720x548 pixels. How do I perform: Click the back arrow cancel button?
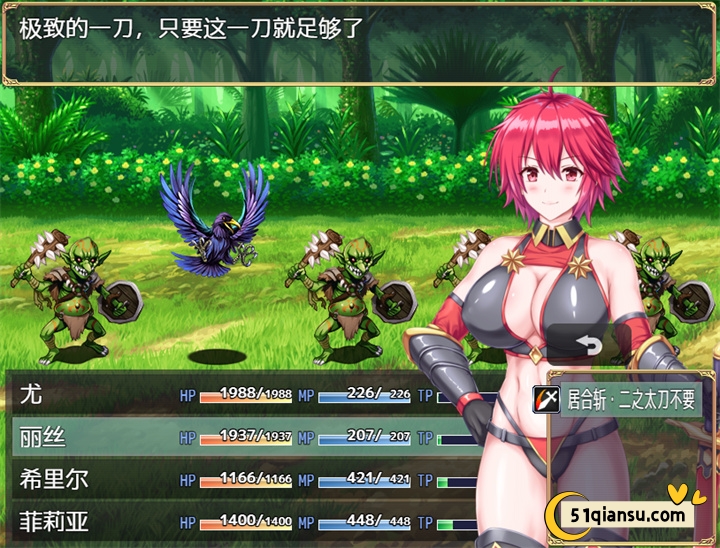[x=587, y=345]
